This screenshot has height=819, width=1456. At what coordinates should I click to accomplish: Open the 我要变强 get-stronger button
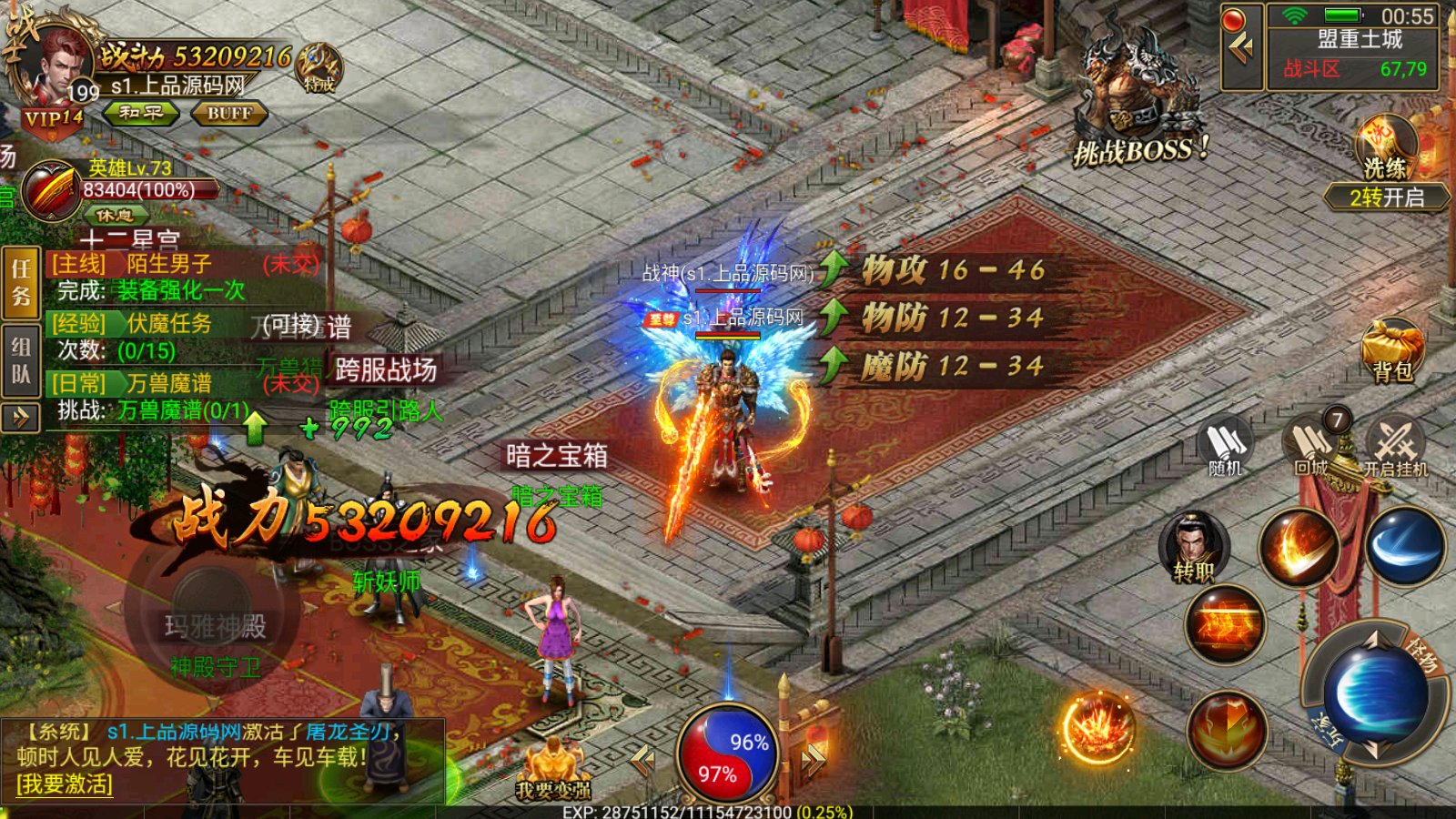point(553,773)
